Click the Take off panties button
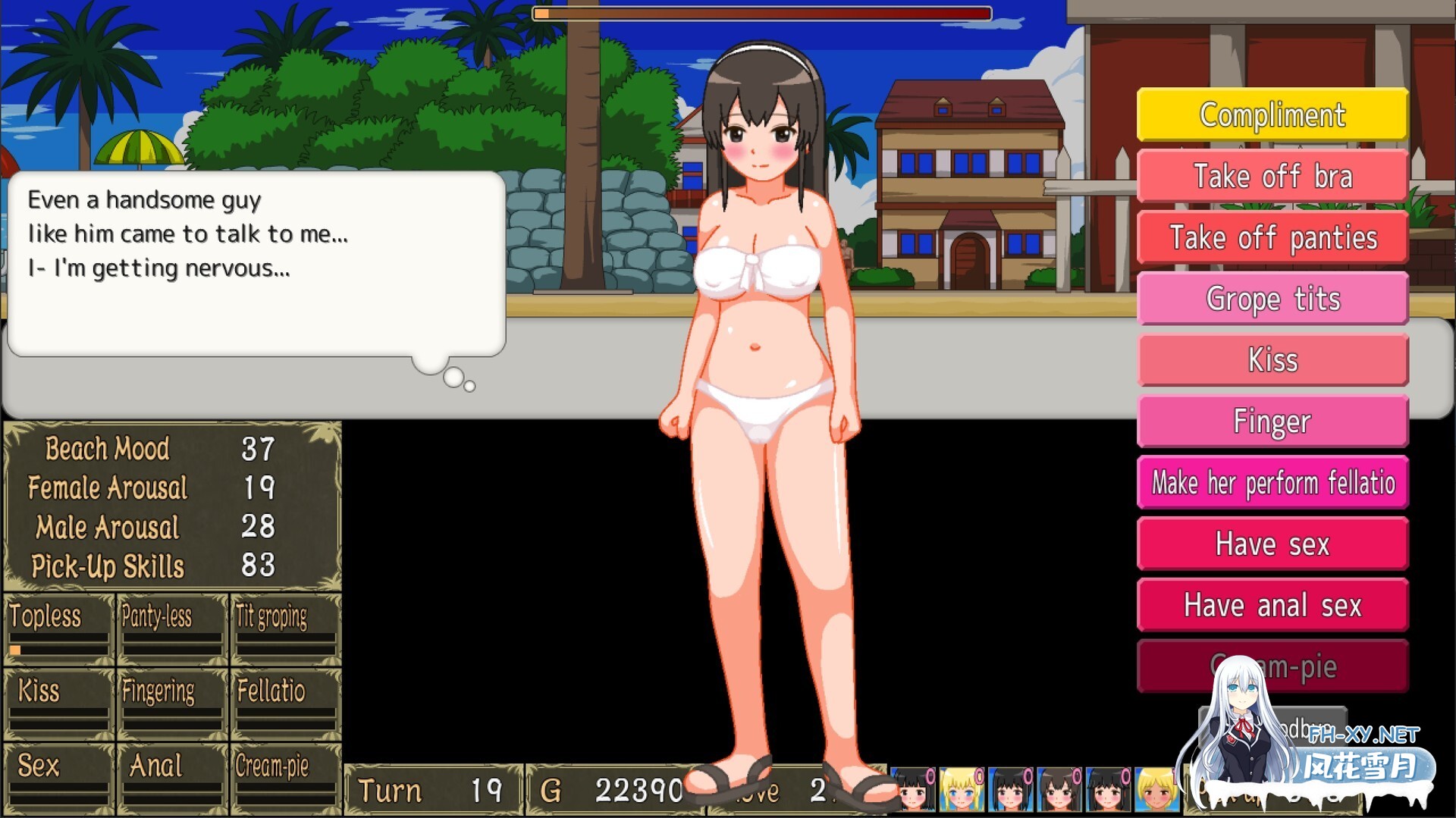This screenshot has height=818, width=1456. [x=1272, y=238]
